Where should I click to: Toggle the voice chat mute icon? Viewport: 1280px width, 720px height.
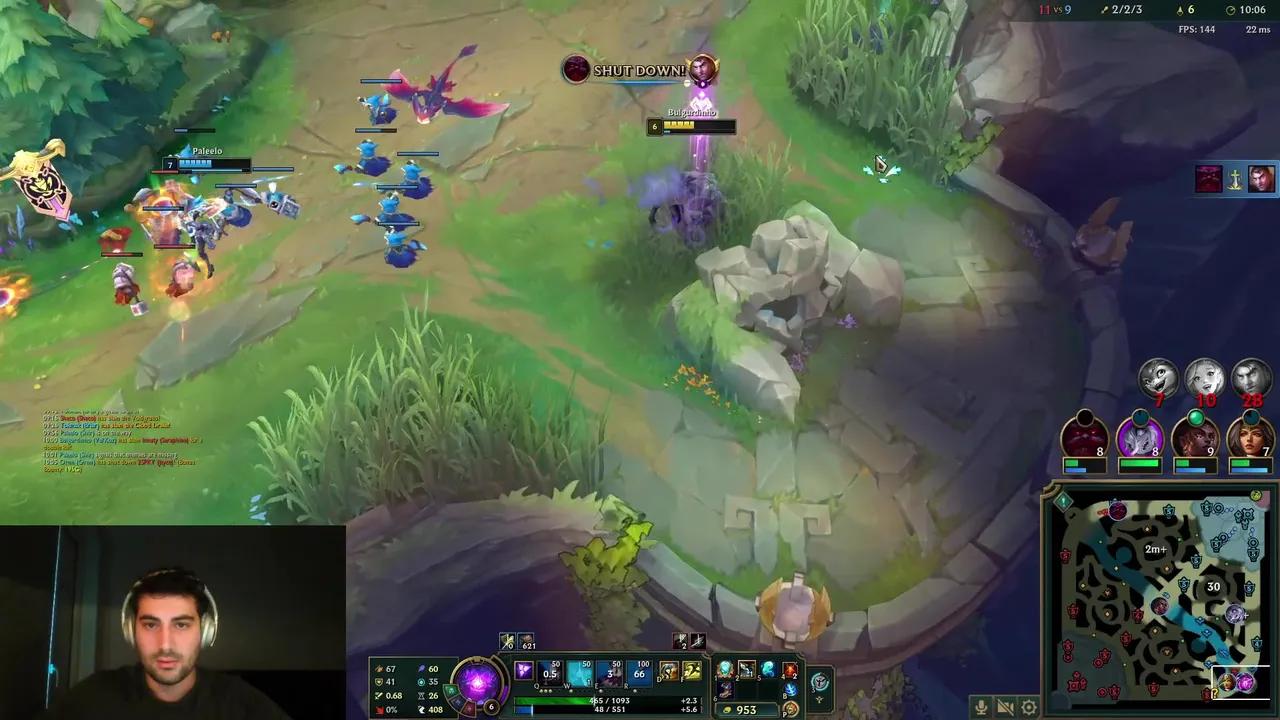coord(1006,706)
